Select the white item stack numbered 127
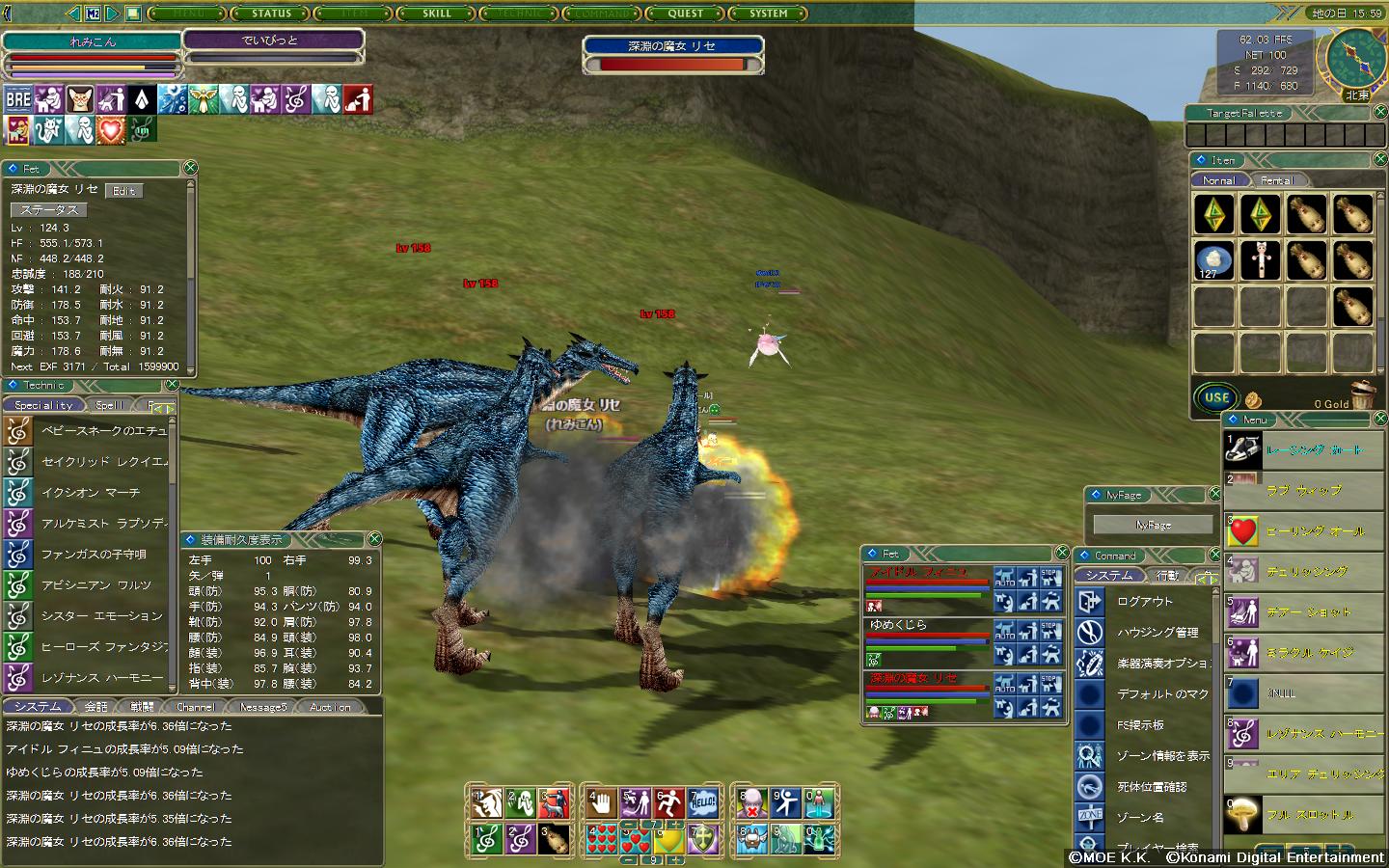 pos(1213,260)
